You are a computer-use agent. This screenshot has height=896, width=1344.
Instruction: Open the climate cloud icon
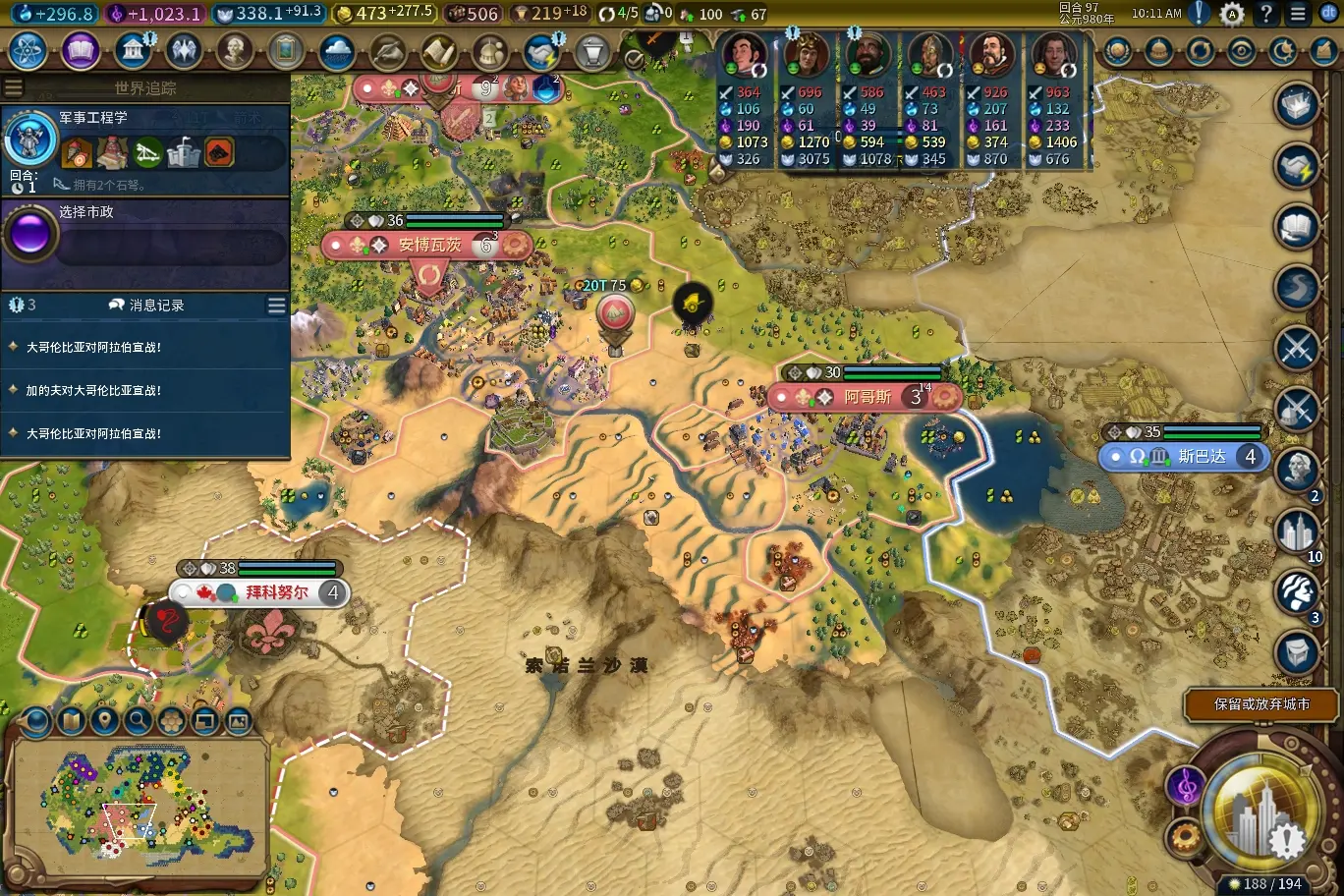[x=336, y=51]
